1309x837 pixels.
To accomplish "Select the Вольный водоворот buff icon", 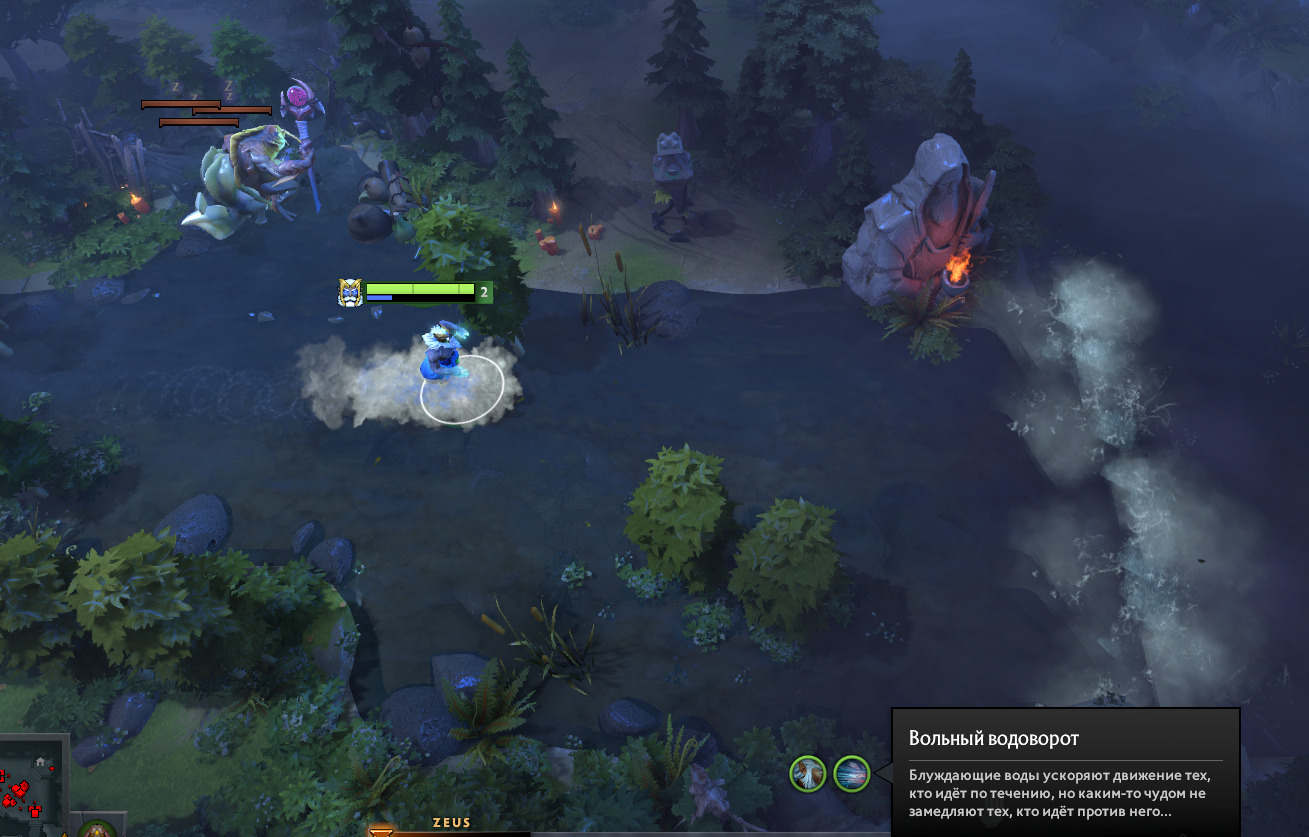I will pyautogui.click(x=852, y=773).
